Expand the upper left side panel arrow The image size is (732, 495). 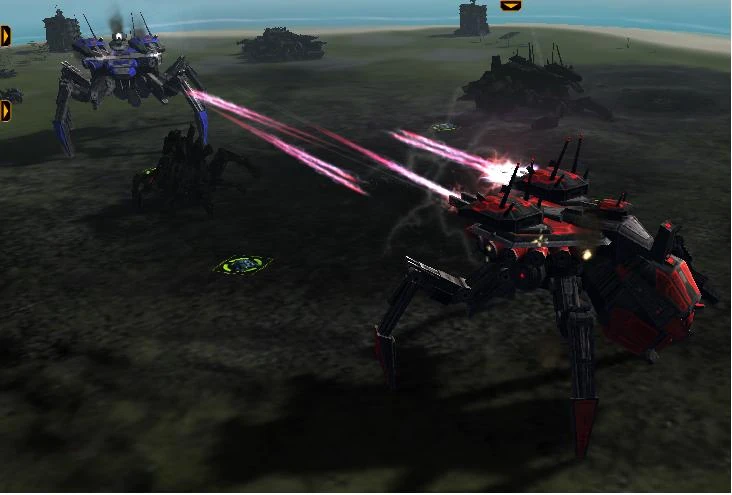5,36
